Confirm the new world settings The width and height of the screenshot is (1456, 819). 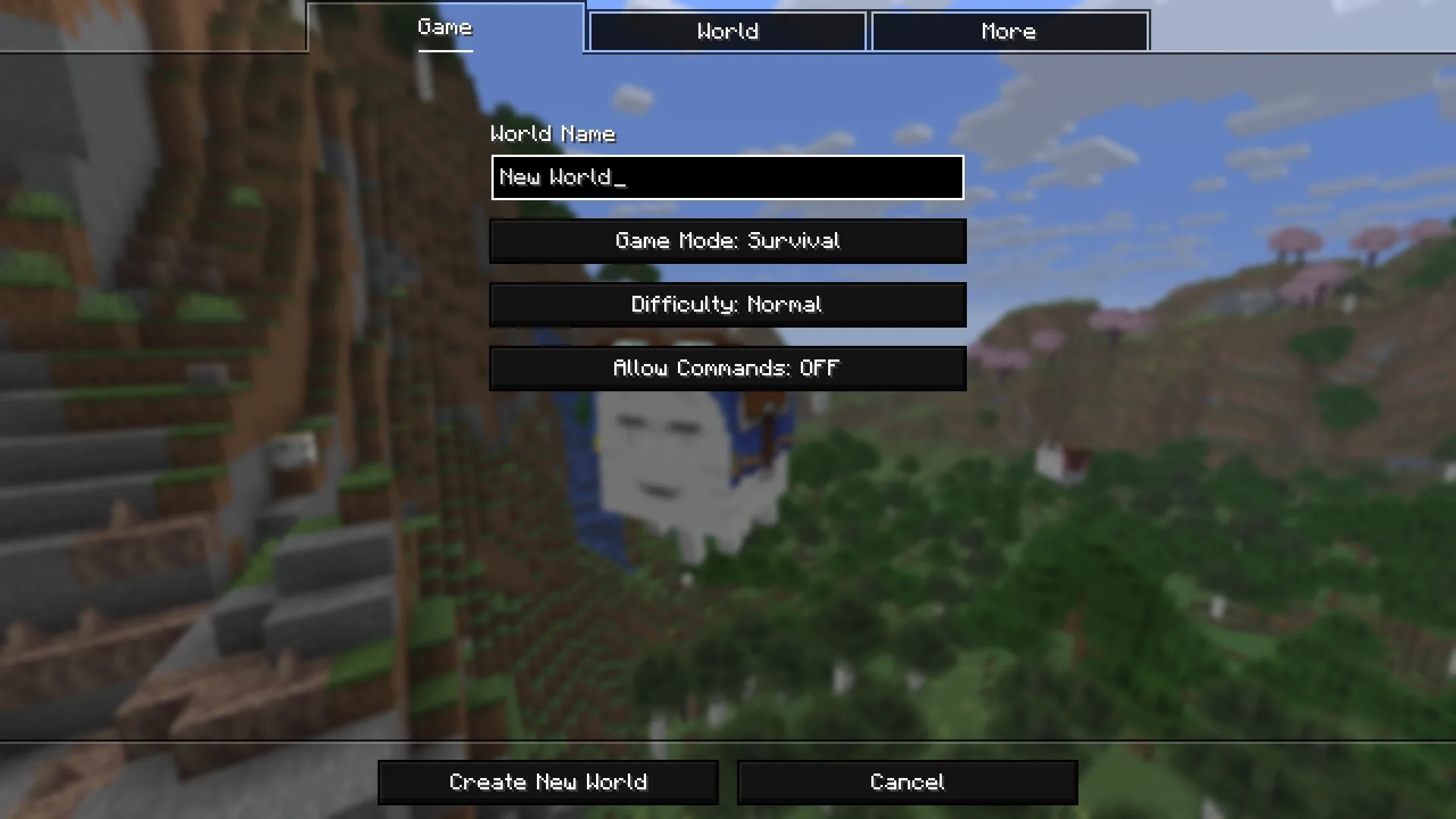click(x=548, y=782)
